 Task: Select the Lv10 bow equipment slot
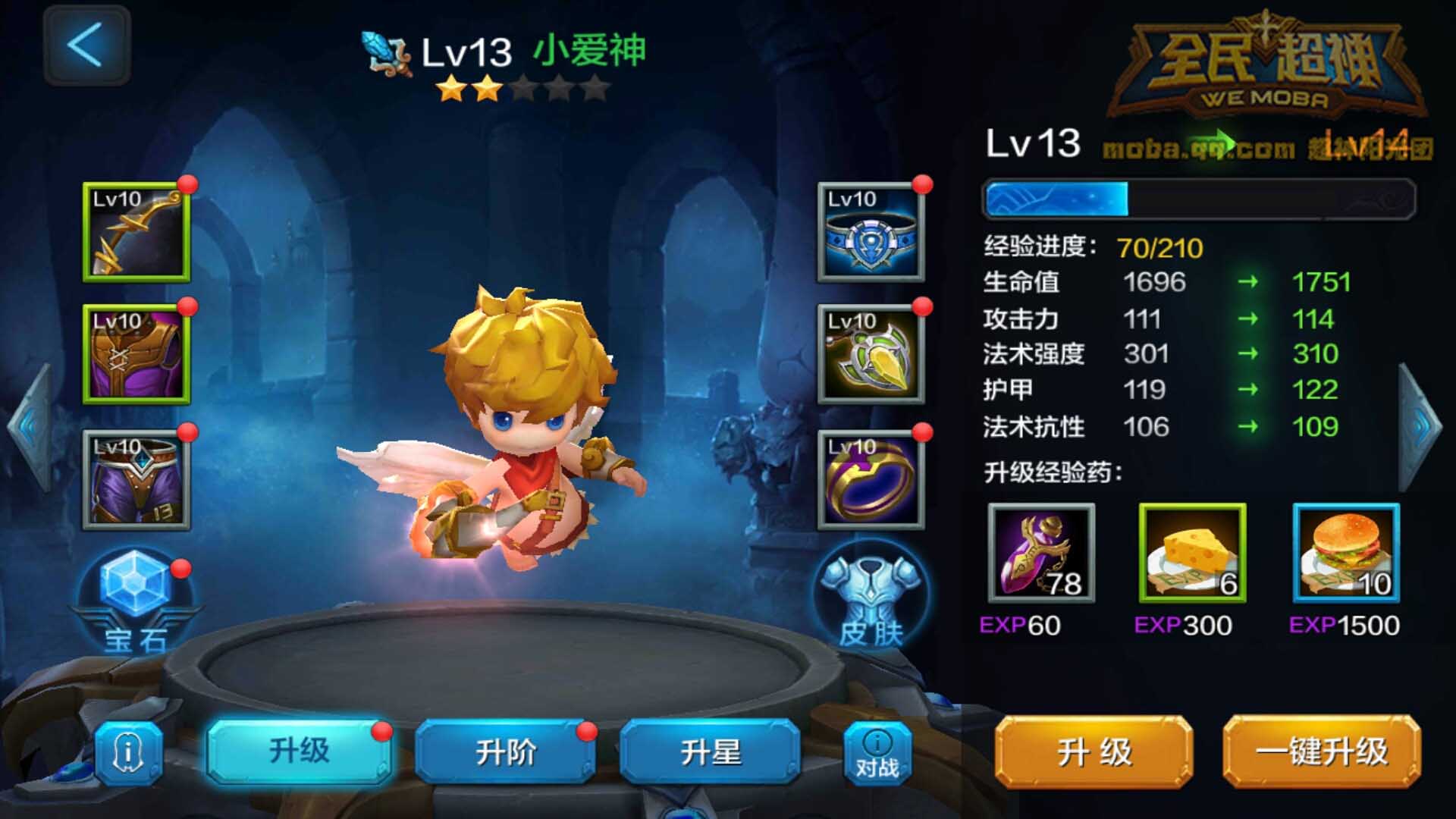135,231
